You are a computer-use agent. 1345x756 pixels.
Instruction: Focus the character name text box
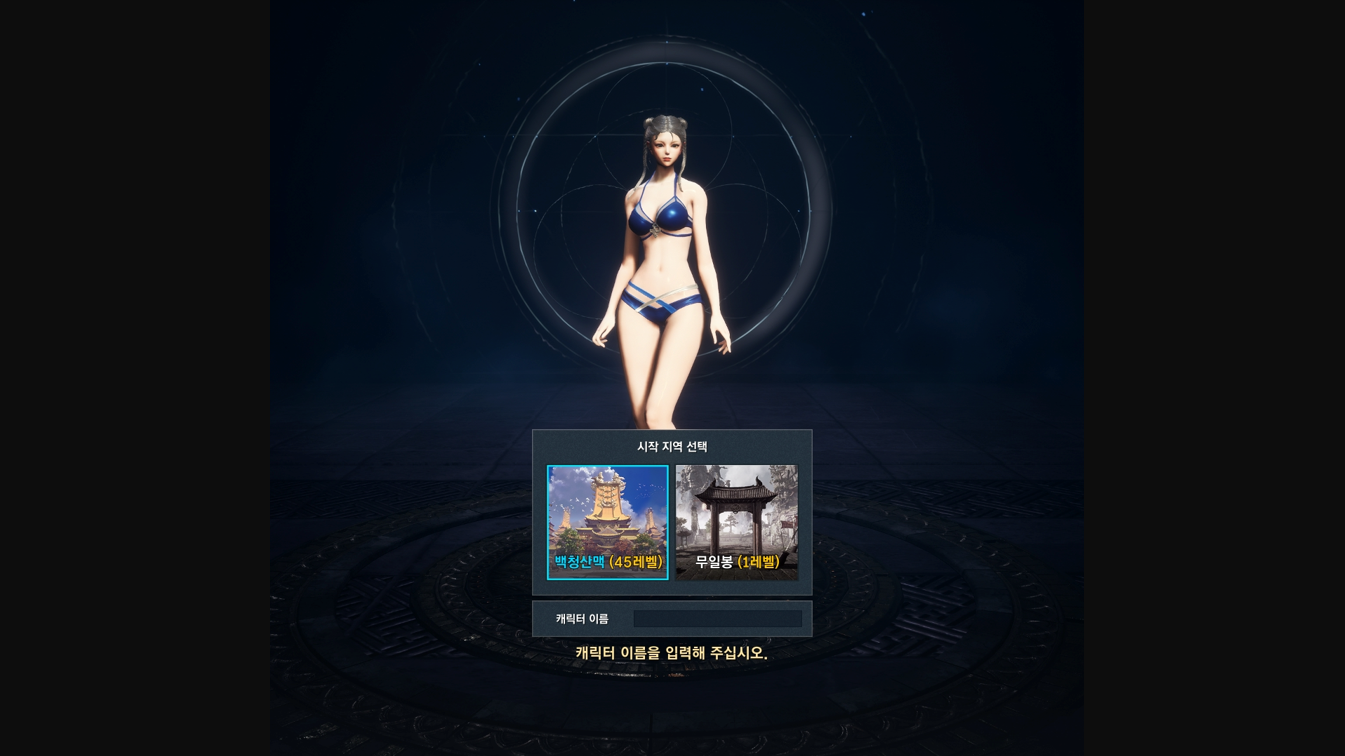[717, 617]
